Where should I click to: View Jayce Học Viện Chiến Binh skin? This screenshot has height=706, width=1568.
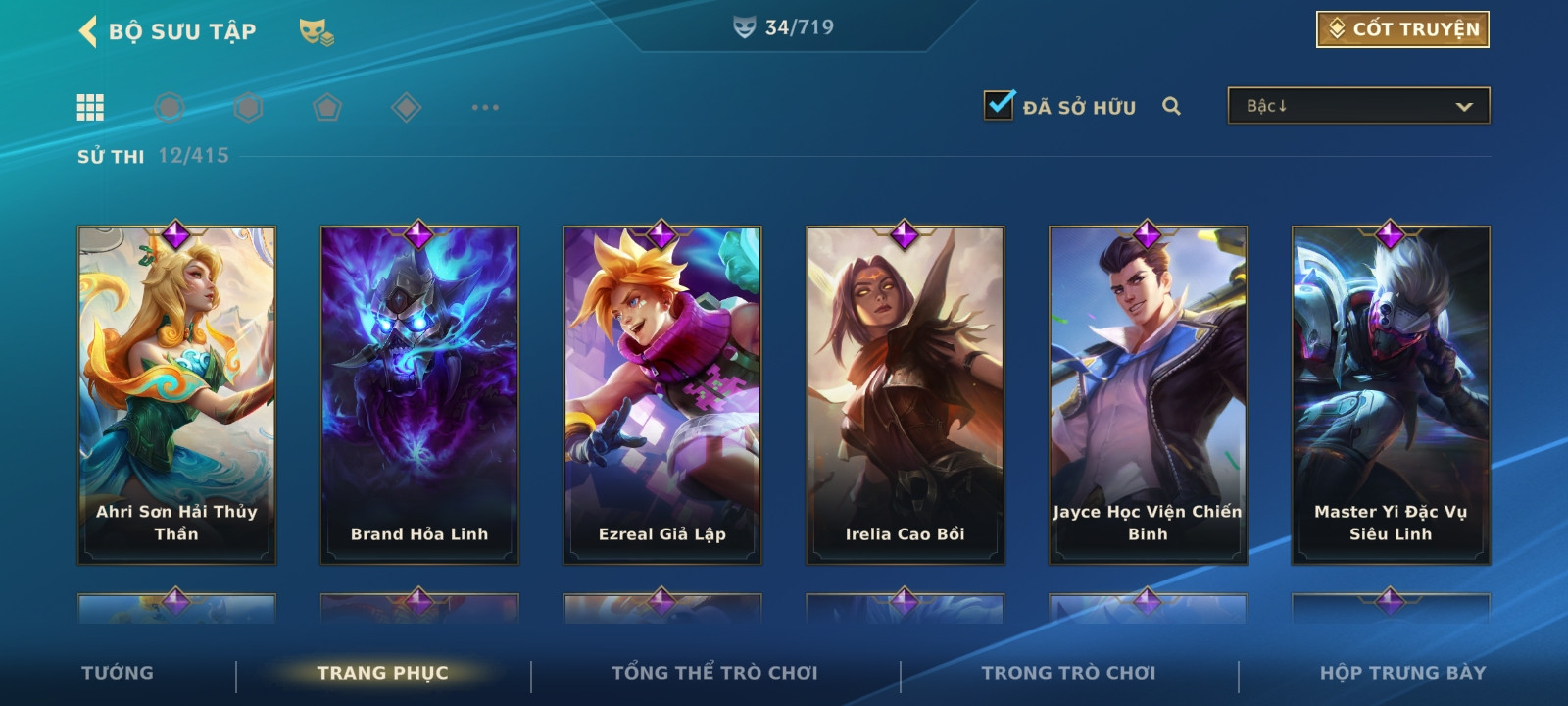coord(1148,395)
